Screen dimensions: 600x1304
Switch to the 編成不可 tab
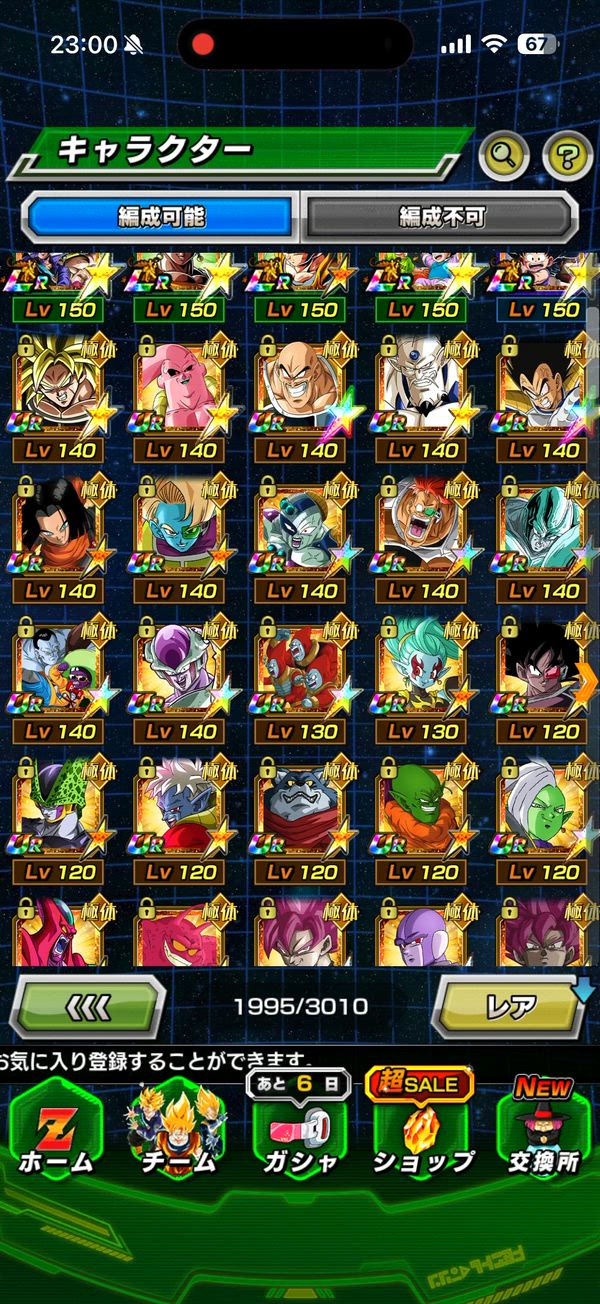440,216
